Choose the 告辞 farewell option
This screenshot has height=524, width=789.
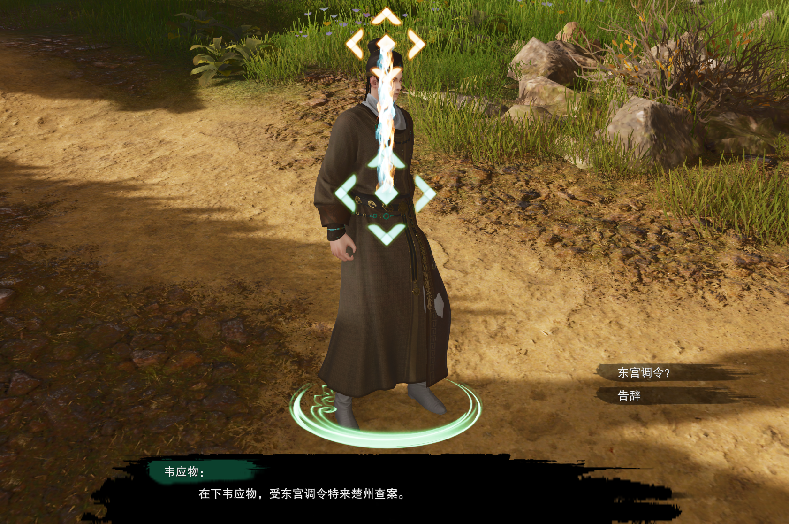(630, 395)
